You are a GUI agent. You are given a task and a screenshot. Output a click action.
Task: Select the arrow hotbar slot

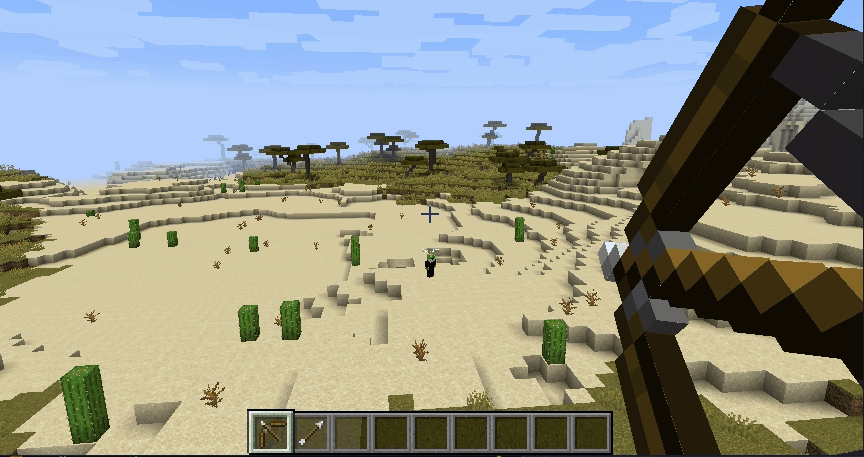311,432
